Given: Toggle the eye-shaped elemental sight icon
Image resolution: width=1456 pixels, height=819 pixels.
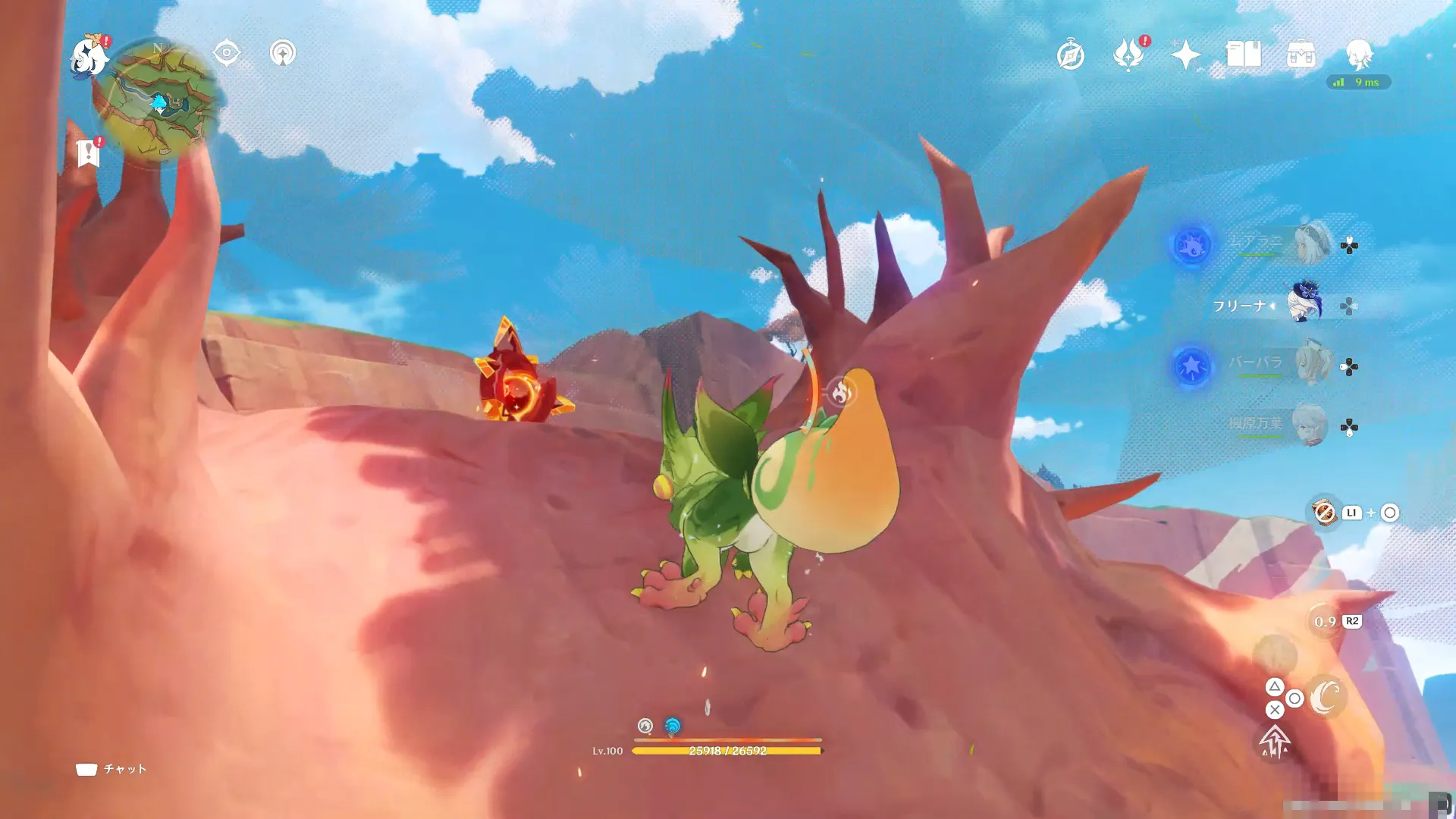Looking at the screenshot, I should [x=227, y=53].
